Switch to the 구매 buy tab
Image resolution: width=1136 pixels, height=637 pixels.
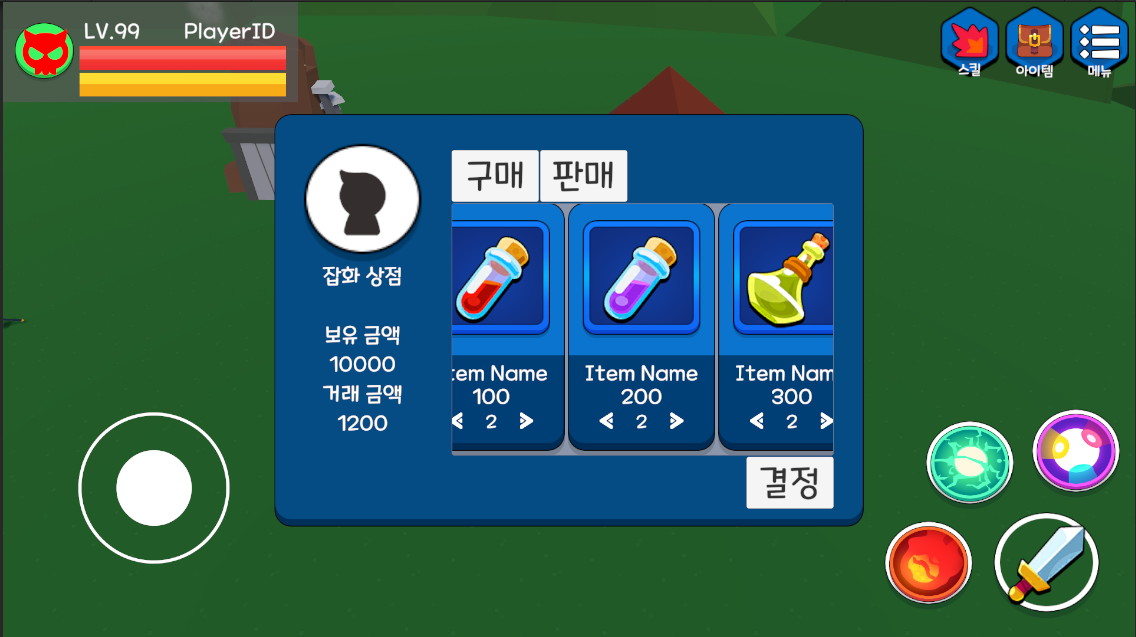(495, 176)
